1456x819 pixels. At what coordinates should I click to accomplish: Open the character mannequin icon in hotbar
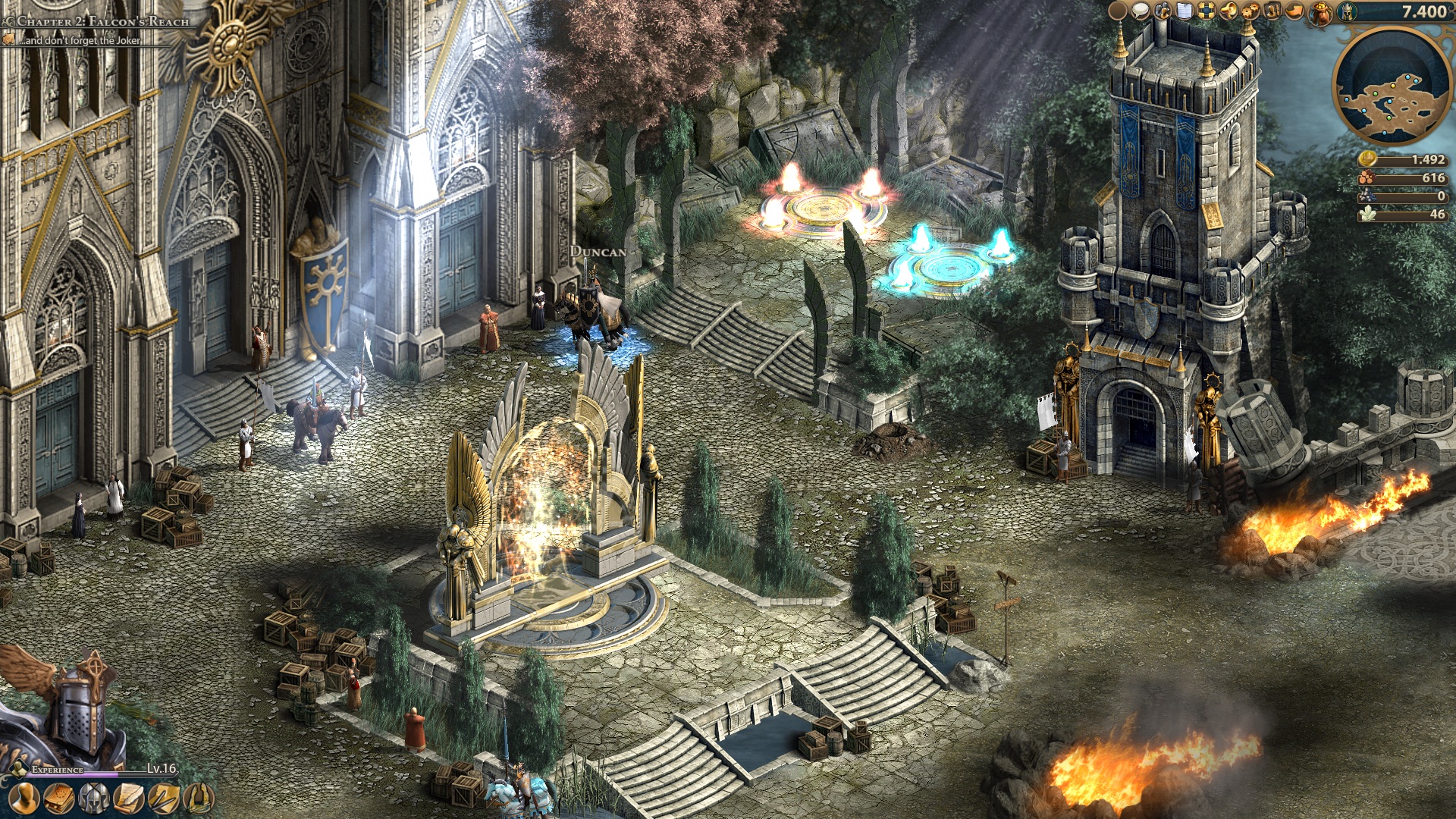click(x=24, y=800)
